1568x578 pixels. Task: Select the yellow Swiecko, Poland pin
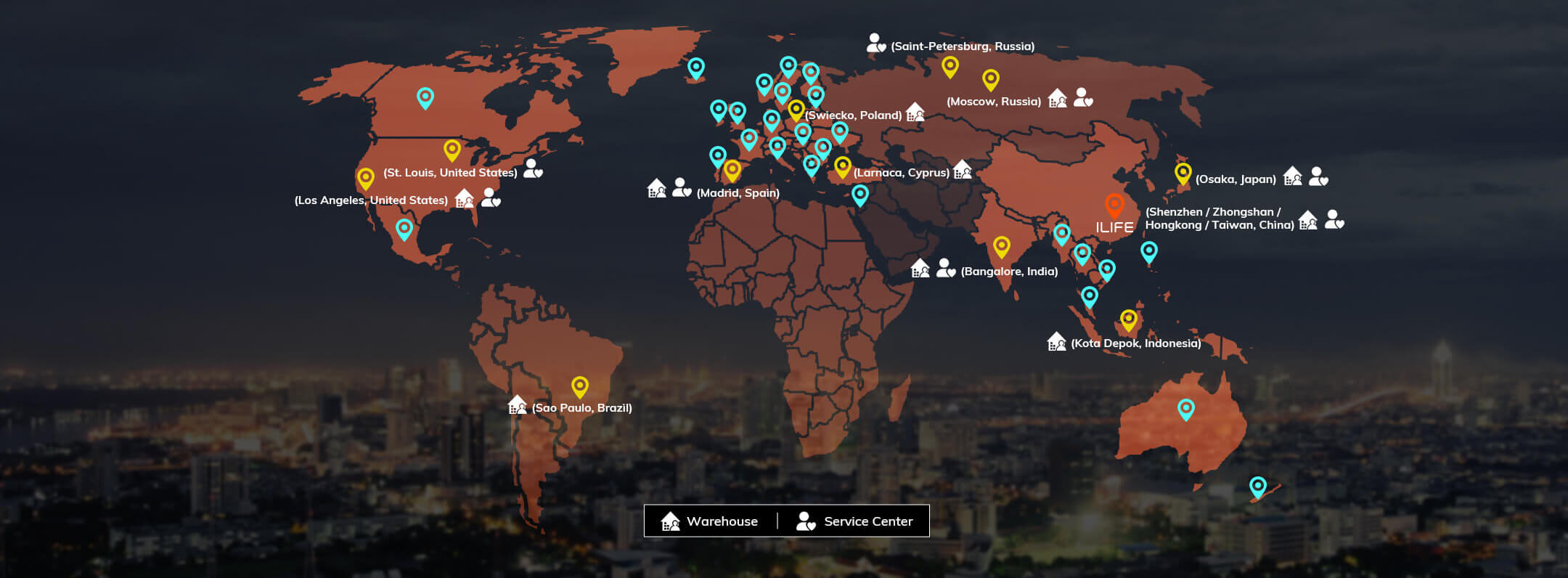pos(796,110)
